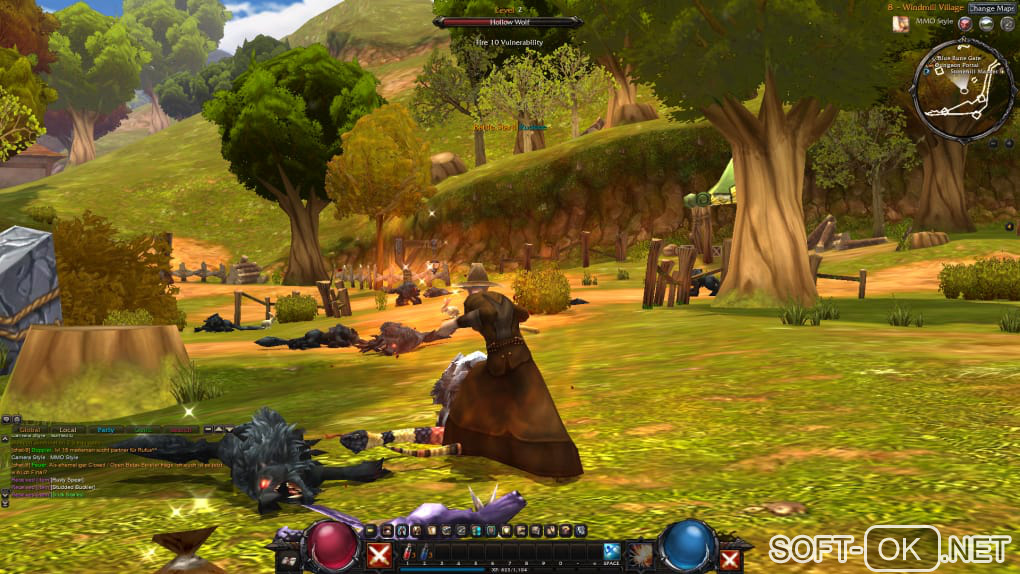Click the character portrait beside MMO Style

pyautogui.click(x=901, y=24)
